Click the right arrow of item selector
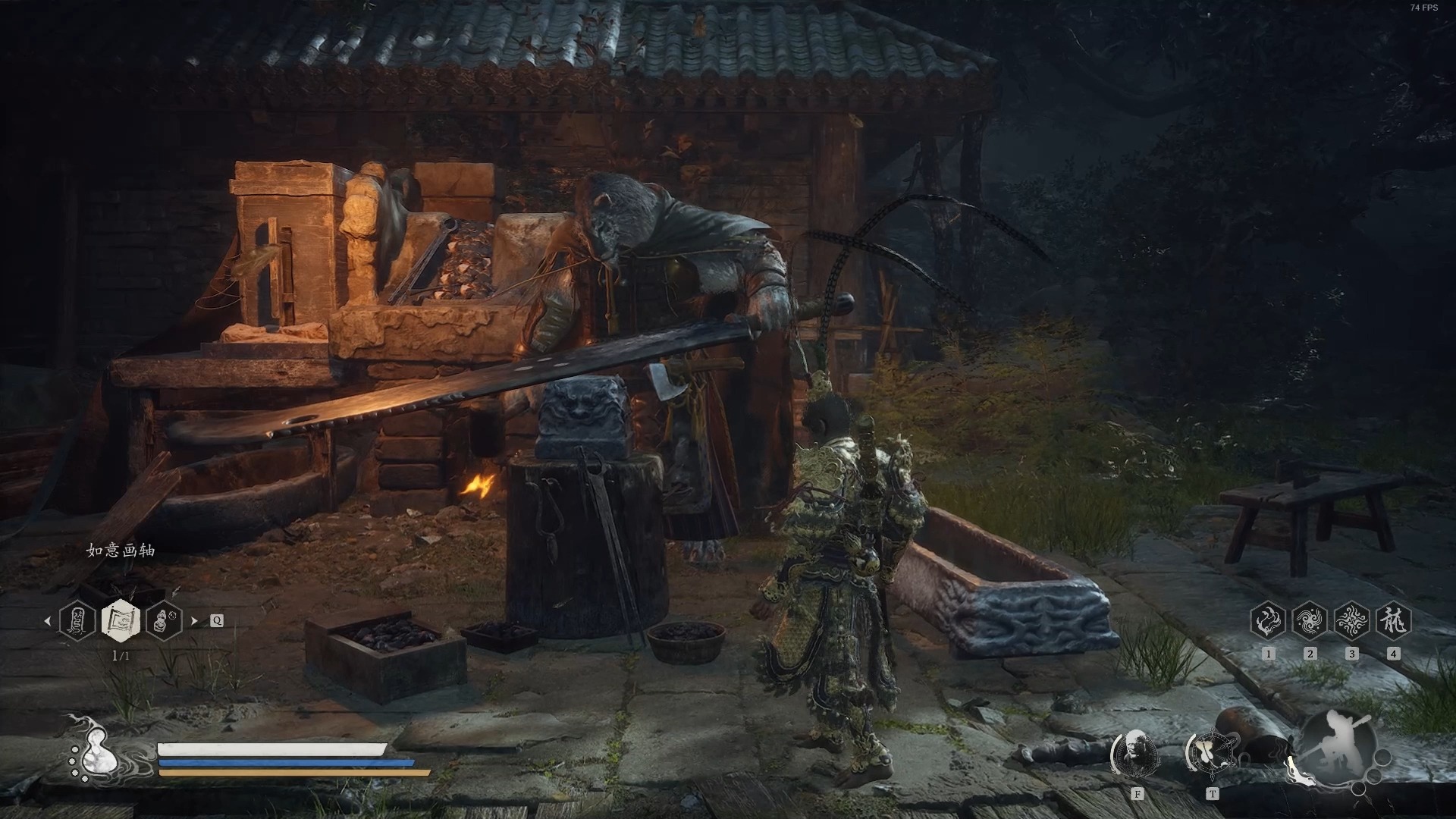This screenshot has width=1456, height=819. [x=194, y=620]
